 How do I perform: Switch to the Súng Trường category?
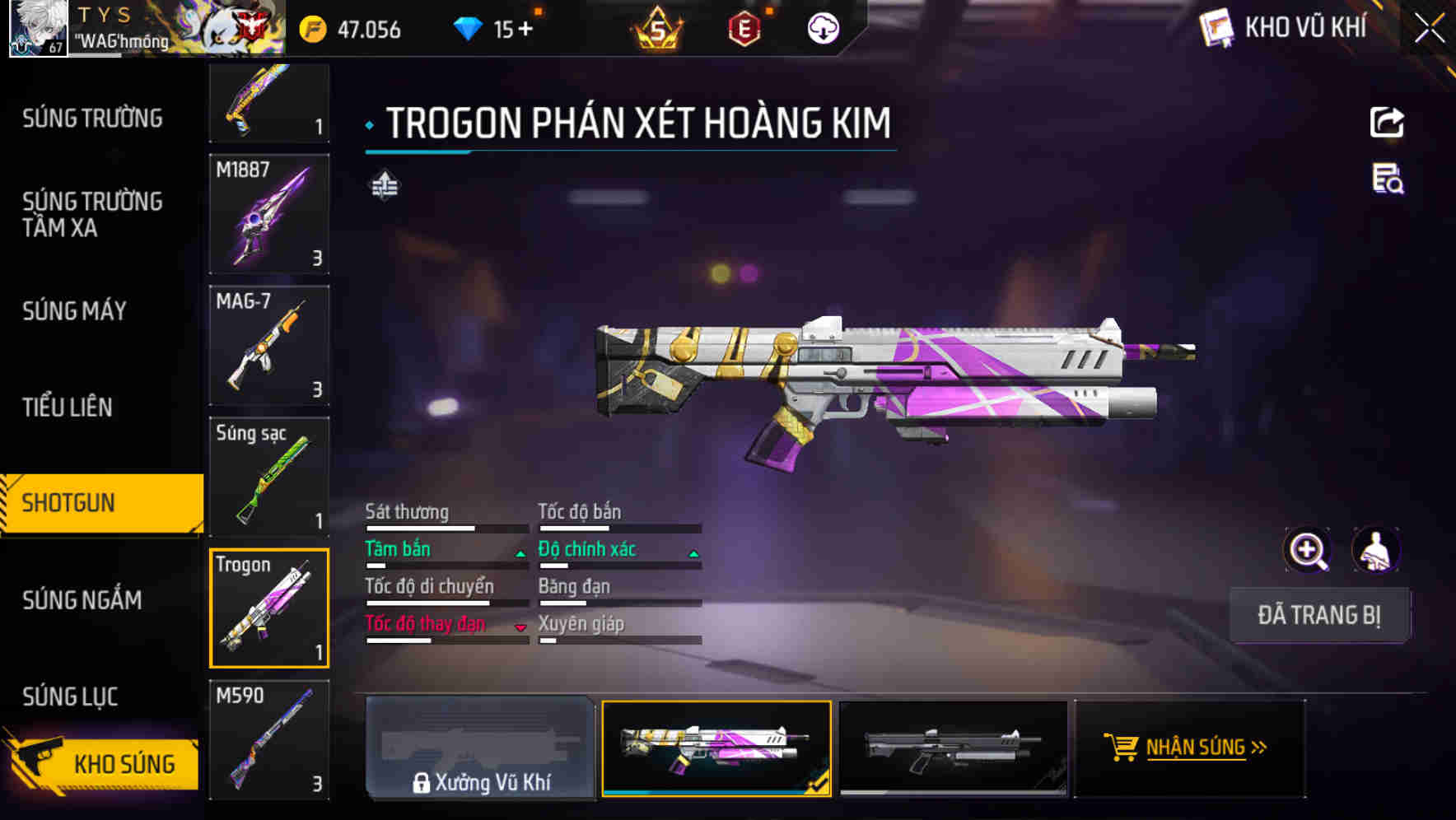click(92, 119)
